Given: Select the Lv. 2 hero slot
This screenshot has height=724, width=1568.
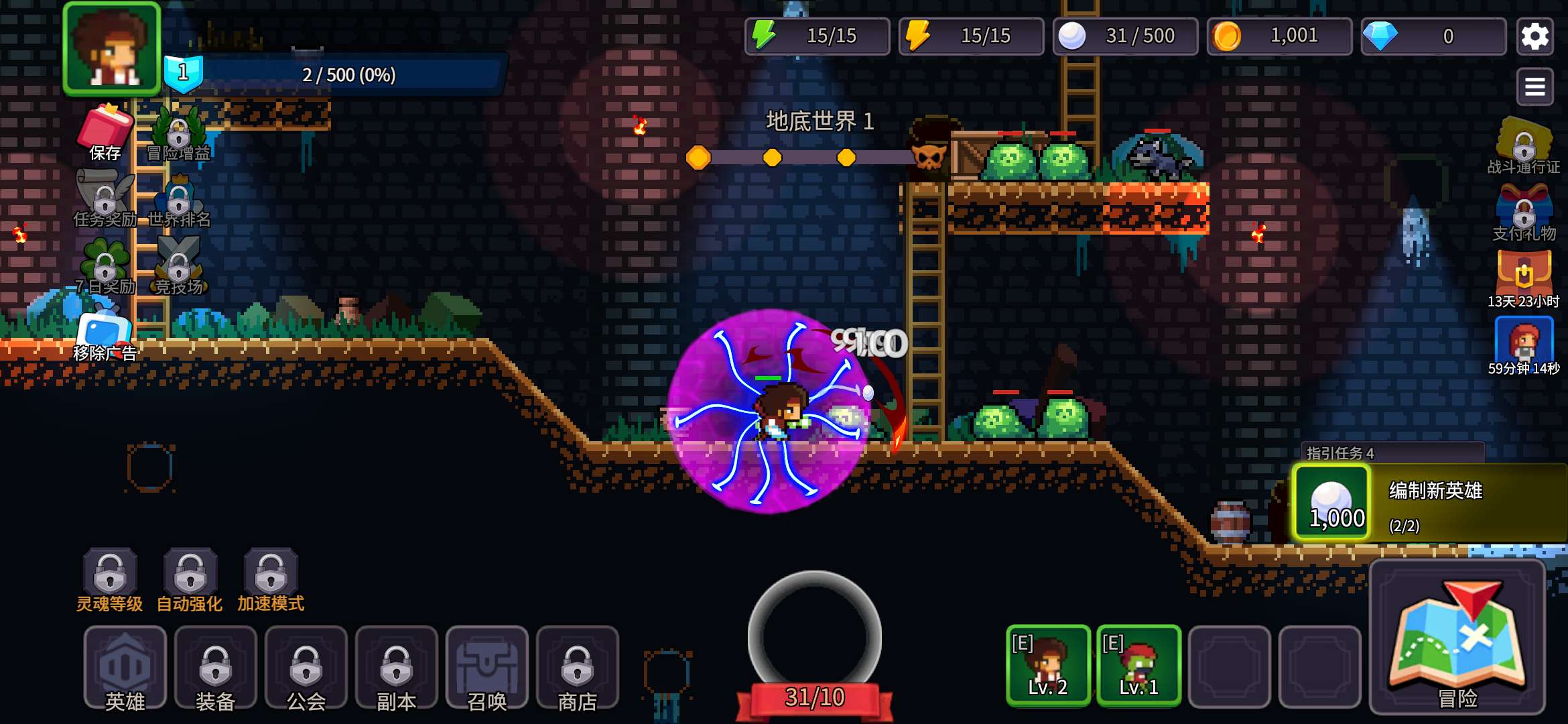Looking at the screenshot, I should [x=1048, y=665].
